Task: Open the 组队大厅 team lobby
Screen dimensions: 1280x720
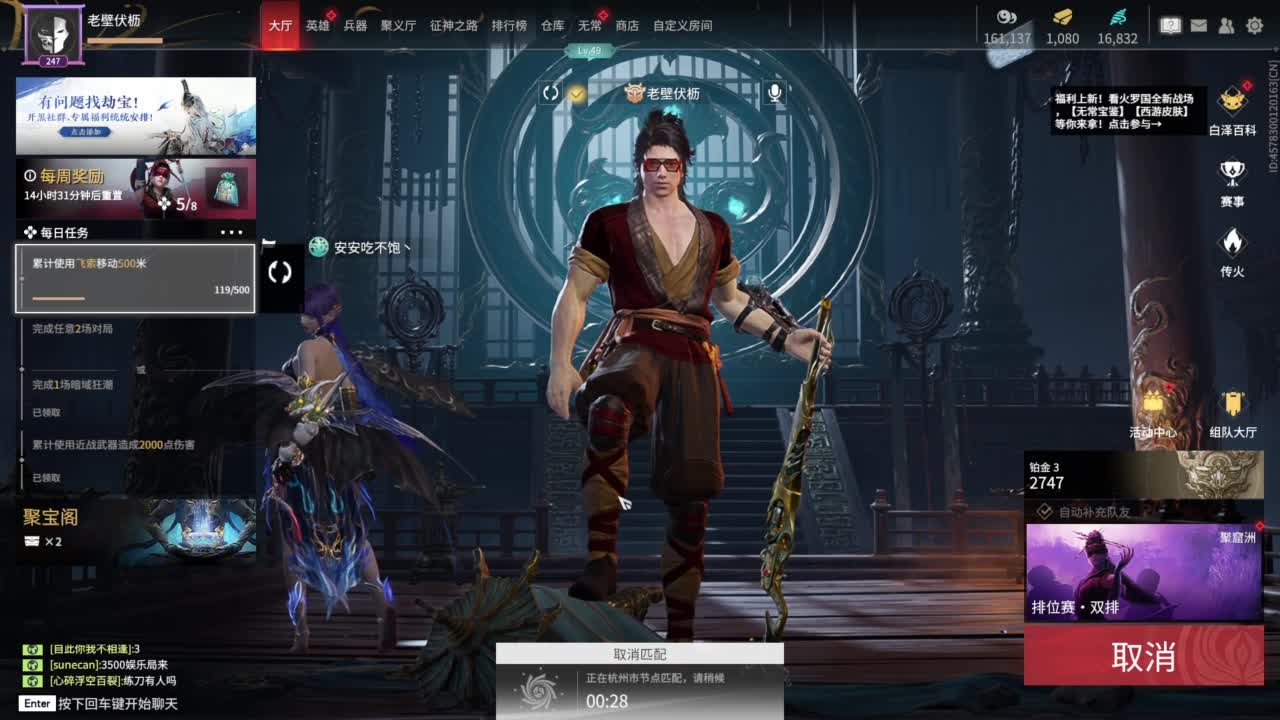Action: pyautogui.click(x=1232, y=410)
